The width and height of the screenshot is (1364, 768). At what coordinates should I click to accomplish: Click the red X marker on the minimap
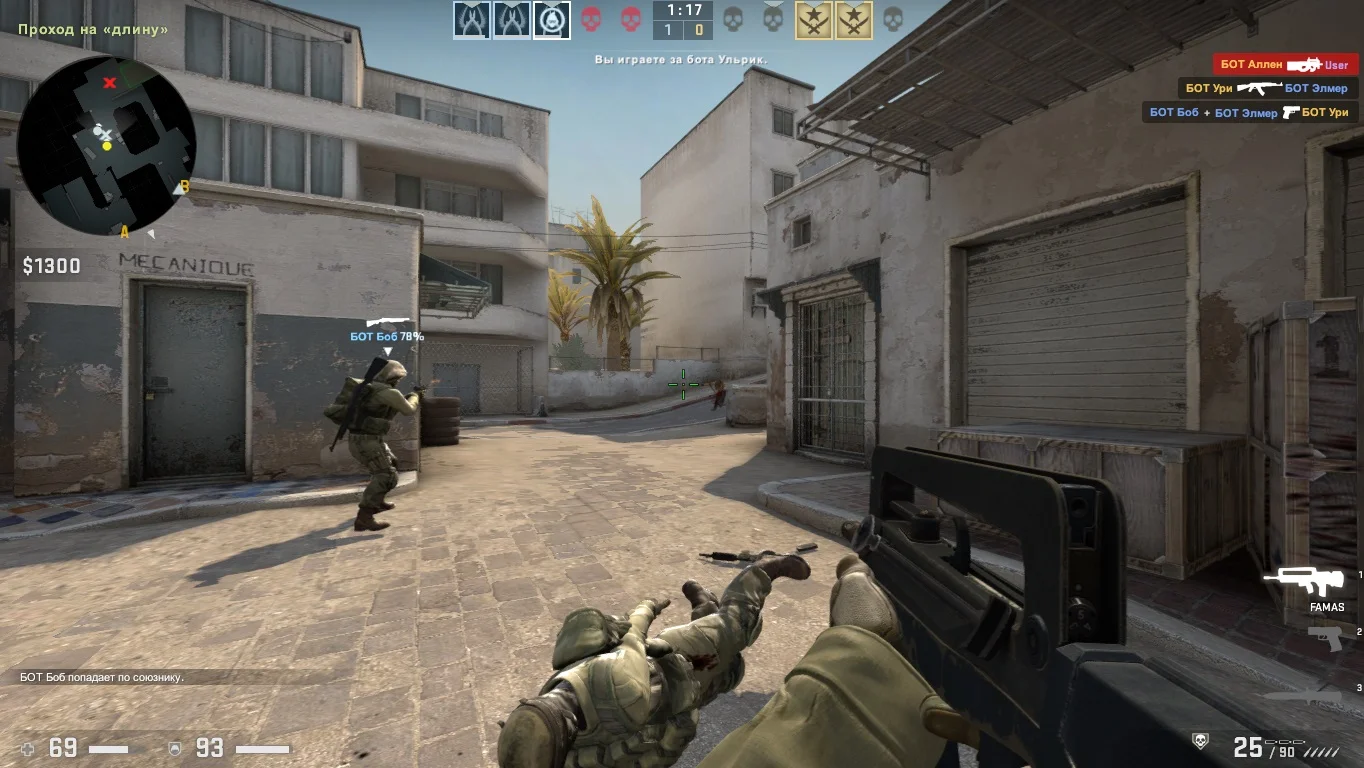110,82
